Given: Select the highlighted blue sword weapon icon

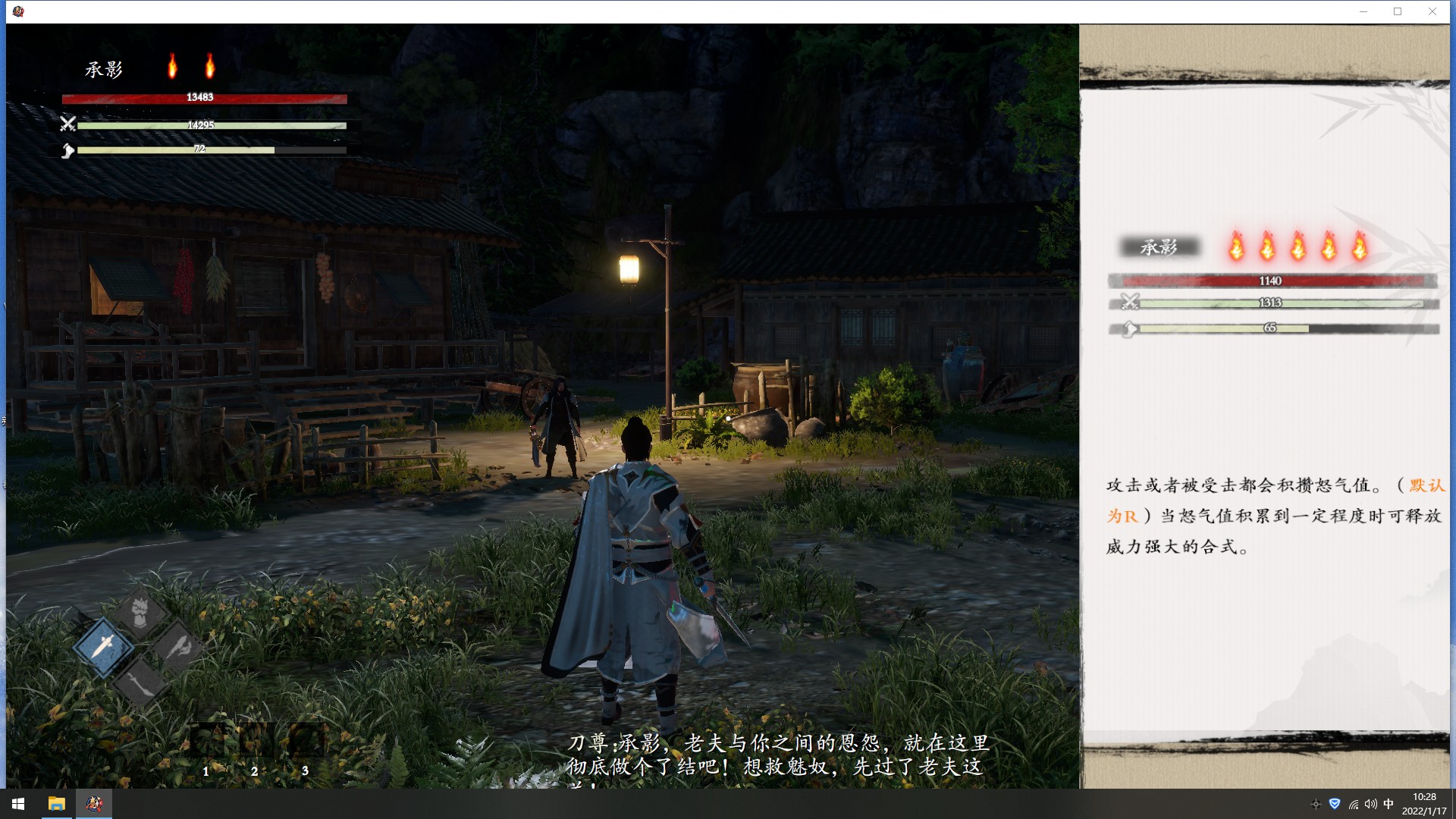Looking at the screenshot, I should coord(104,646).
